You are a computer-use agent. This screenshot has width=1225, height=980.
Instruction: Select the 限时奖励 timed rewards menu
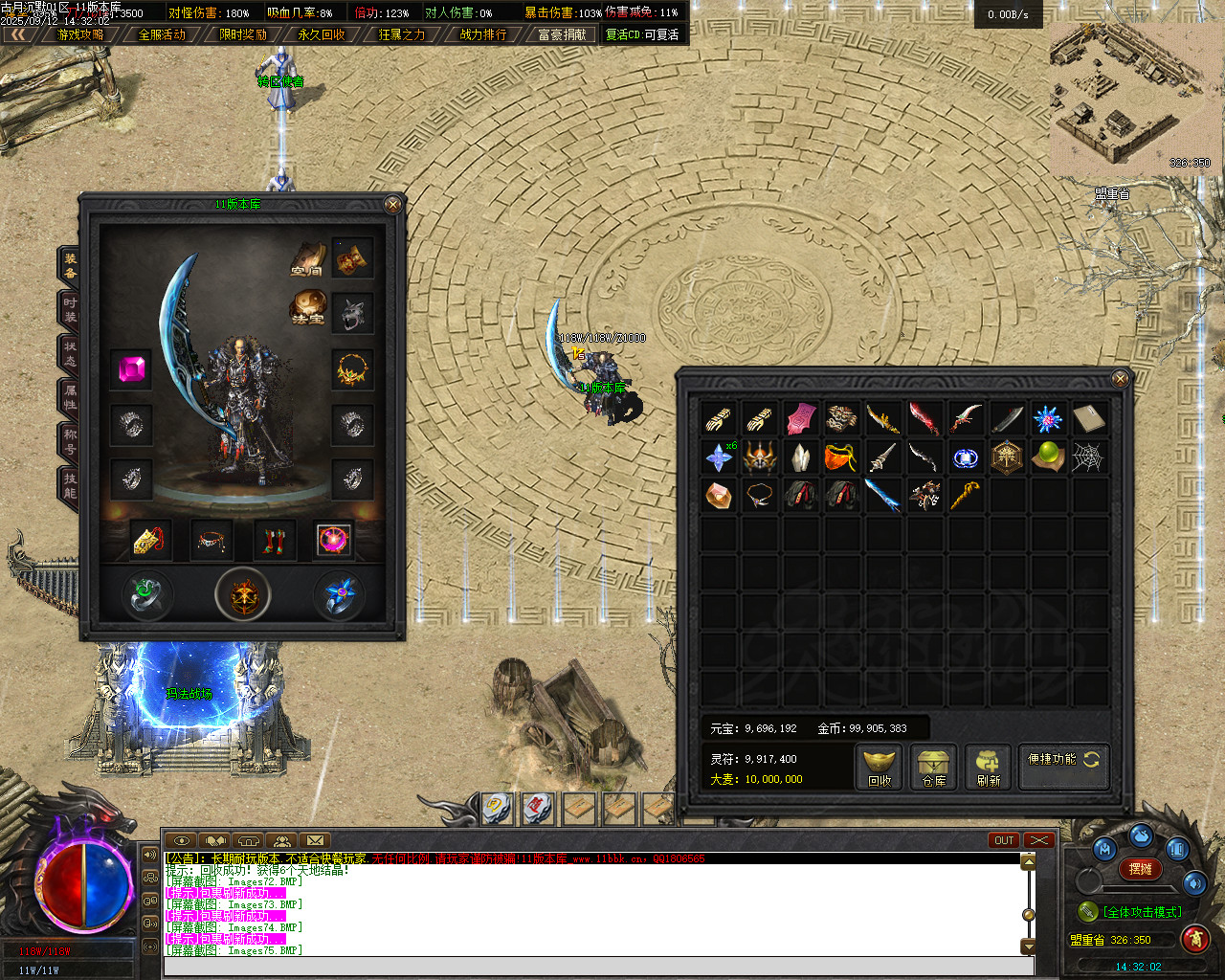tap(243, 34)
